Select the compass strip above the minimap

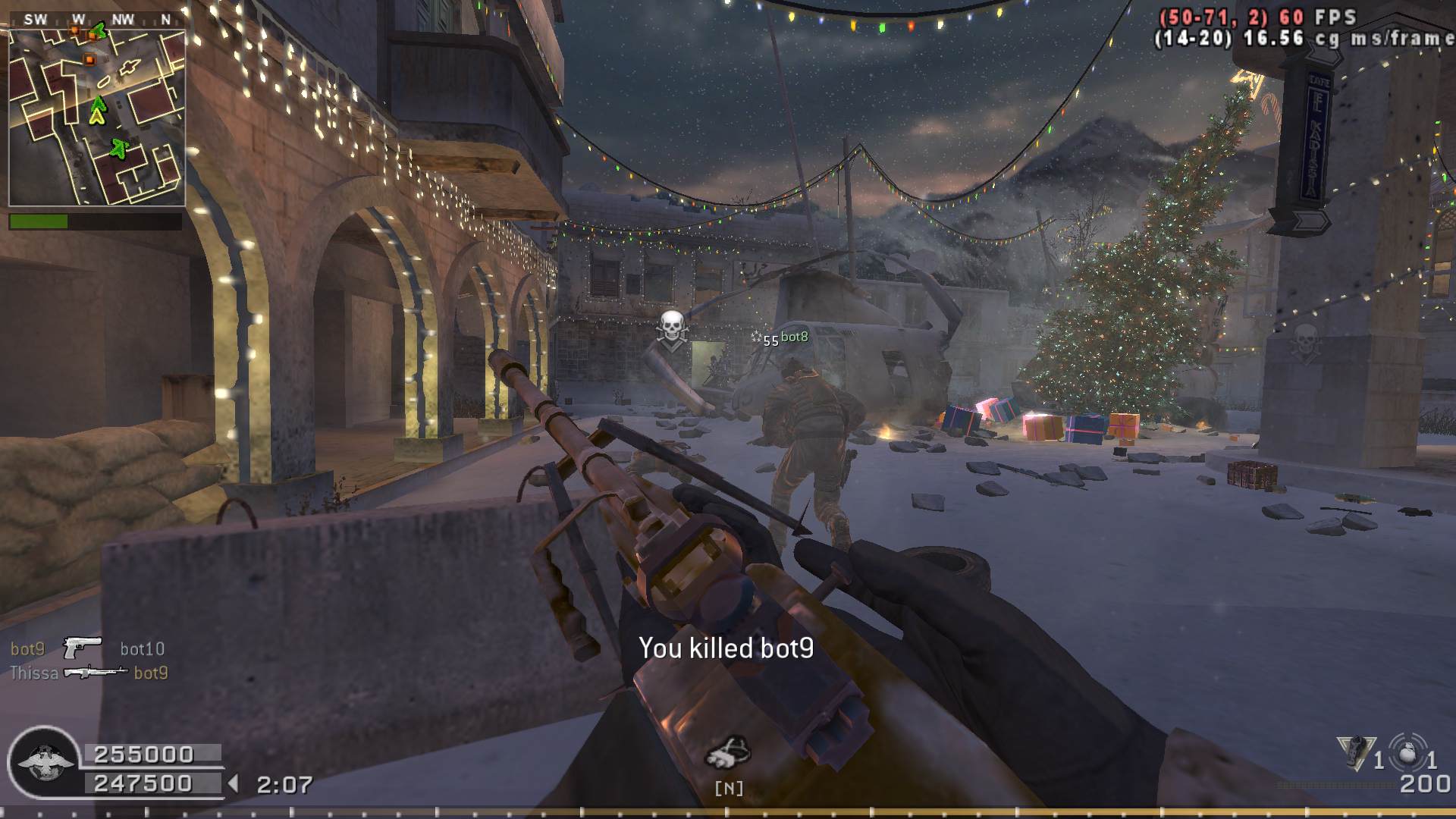coord(97,20)
